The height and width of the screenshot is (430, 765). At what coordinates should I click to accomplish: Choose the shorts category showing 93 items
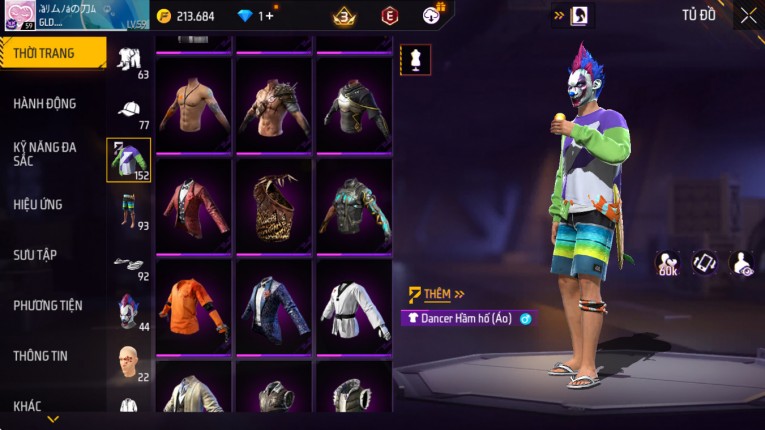click(x=129, y=211)
